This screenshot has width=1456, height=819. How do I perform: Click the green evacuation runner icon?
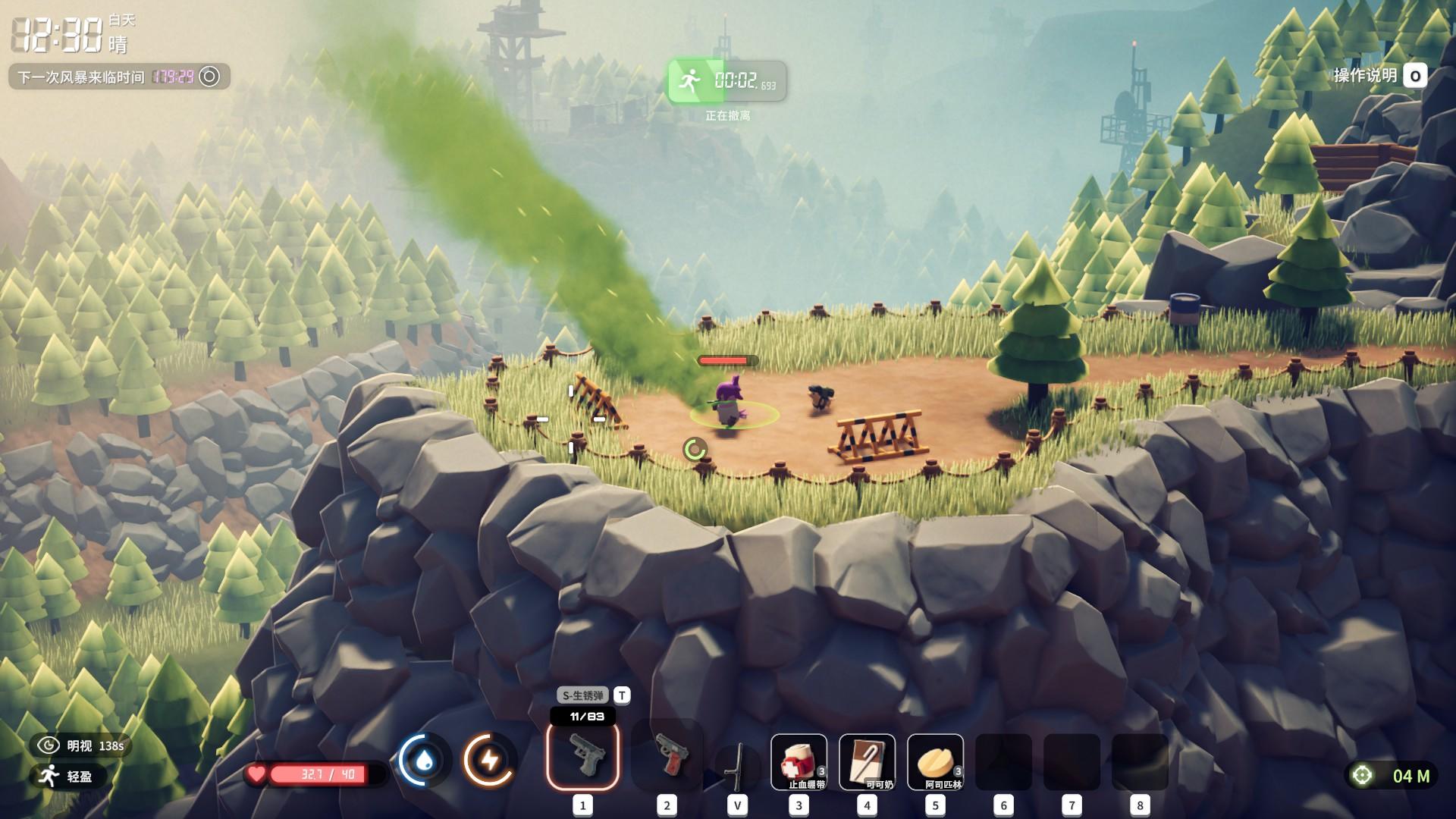pyautogui.click(x=689, y=80)
